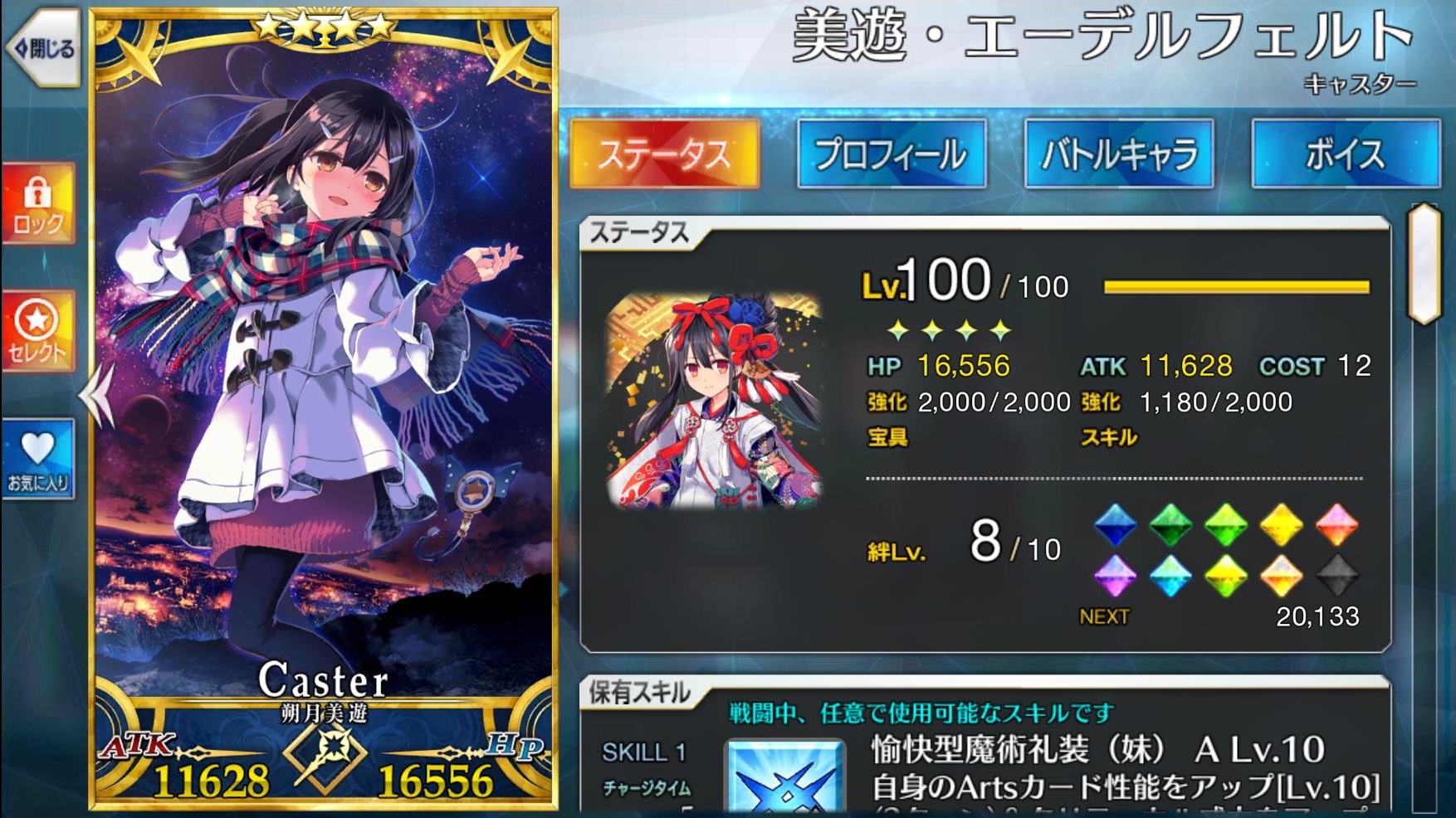Show the バトルキャラ tab
Screen dimensions: 1456x818
[1119, 154]
